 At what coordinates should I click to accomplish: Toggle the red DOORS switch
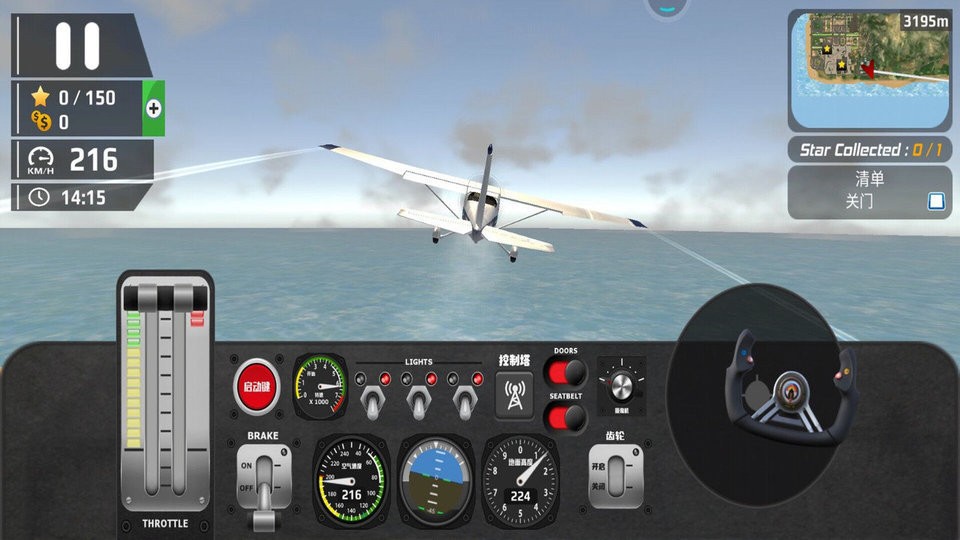566,373
